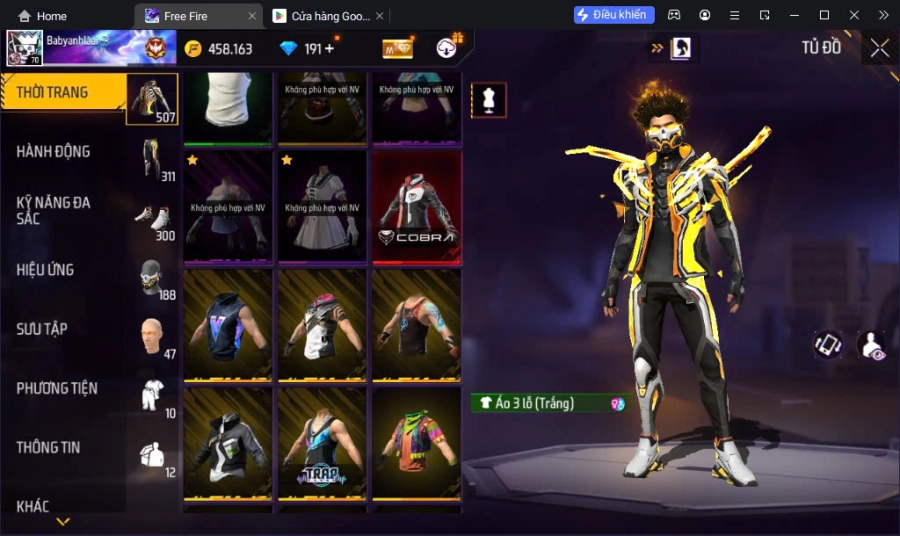This screenshot has height=536, width=900.
Task: Click the Điều khiển emulator button
Action: [614, 15]
